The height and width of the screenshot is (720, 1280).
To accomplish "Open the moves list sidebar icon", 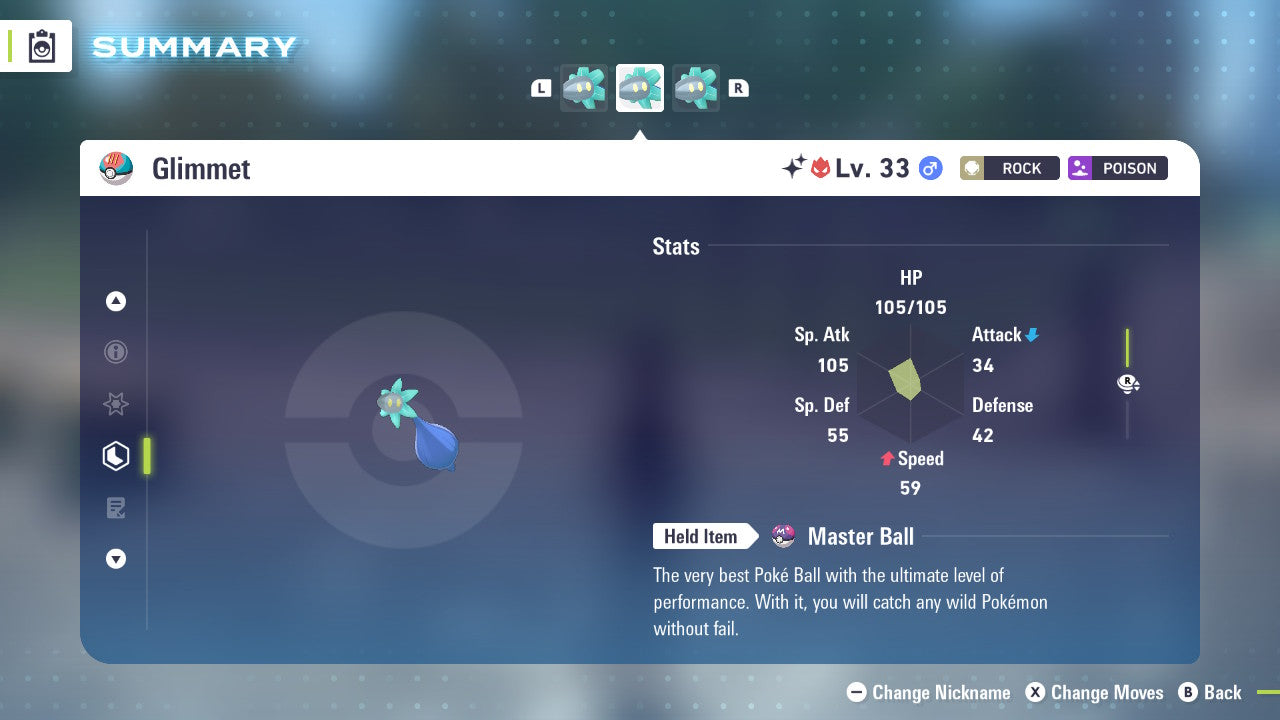I will coord(115,507).
